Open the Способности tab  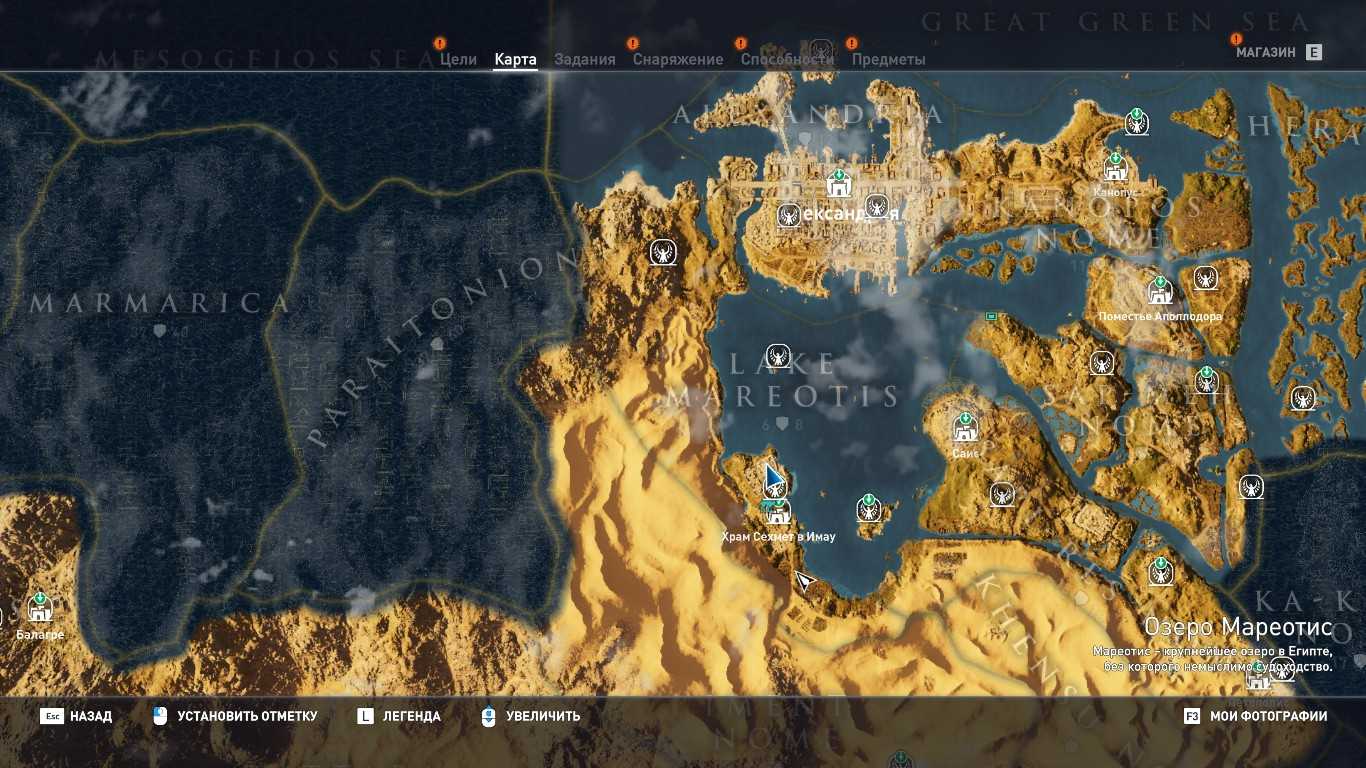787,59
